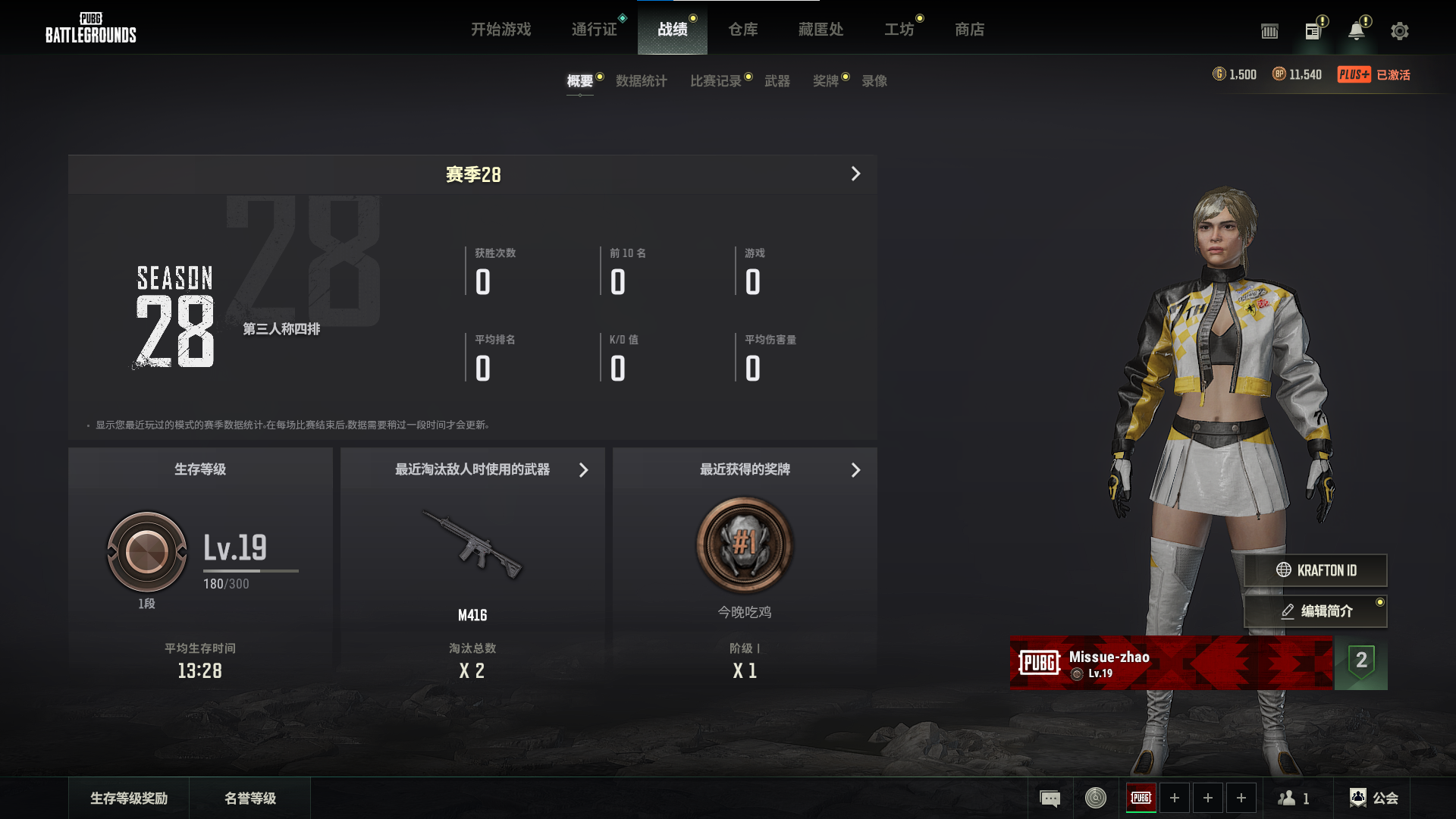
Task: Switch to the 藏匿处 menu
Action: 821,30
